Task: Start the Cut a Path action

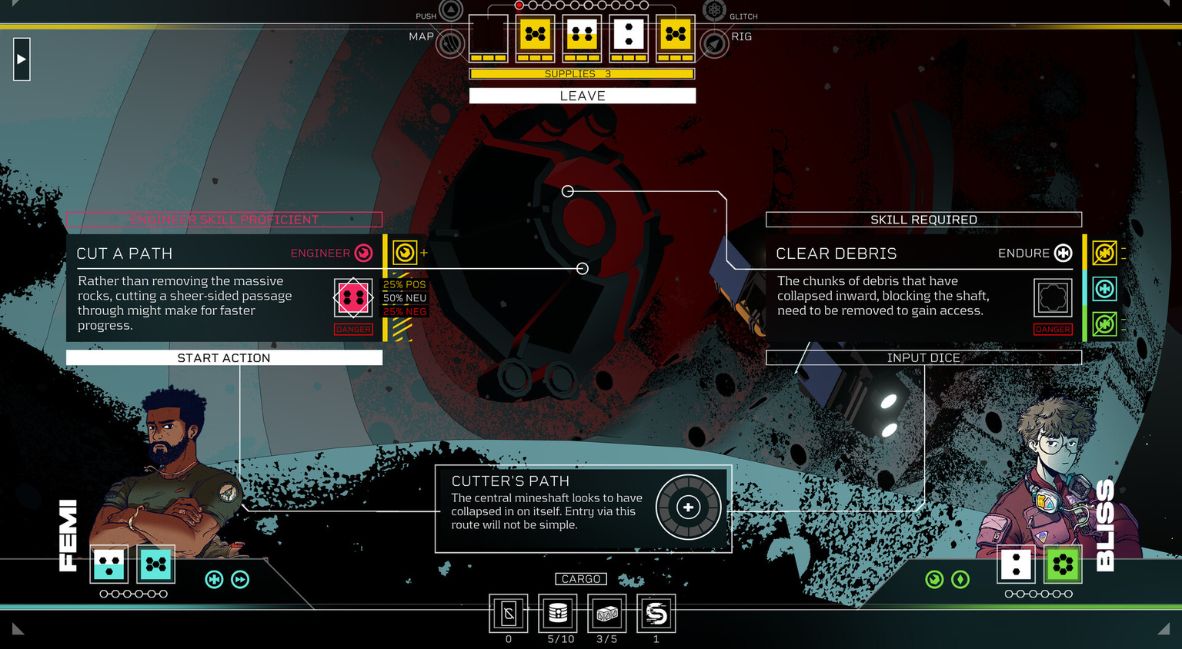Action: coord(224,358)
